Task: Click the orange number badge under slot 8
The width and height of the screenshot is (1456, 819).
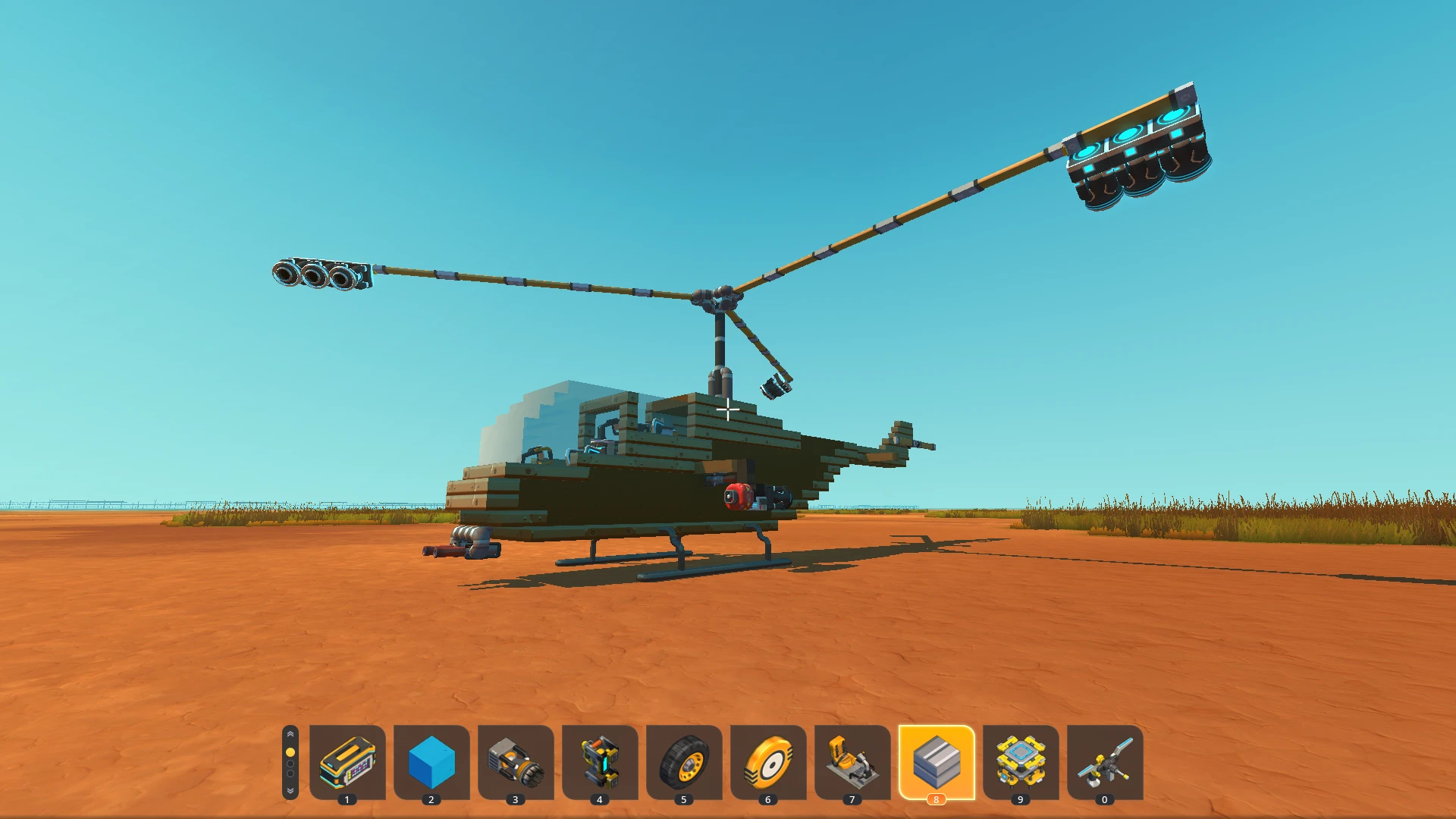Action: click(x=937, y=799)
